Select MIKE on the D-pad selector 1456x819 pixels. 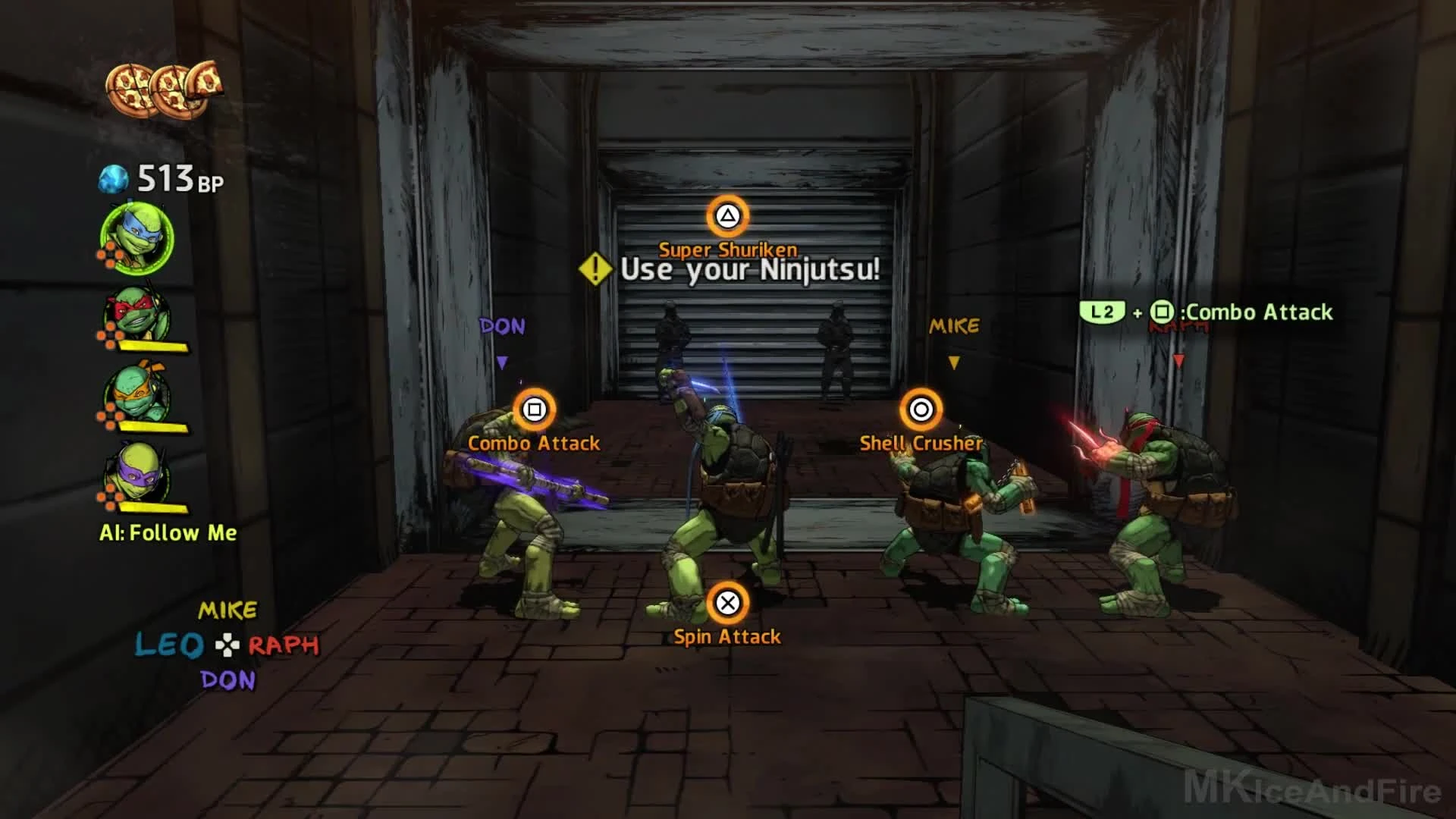pyautogui.click(x=227, y=608)
